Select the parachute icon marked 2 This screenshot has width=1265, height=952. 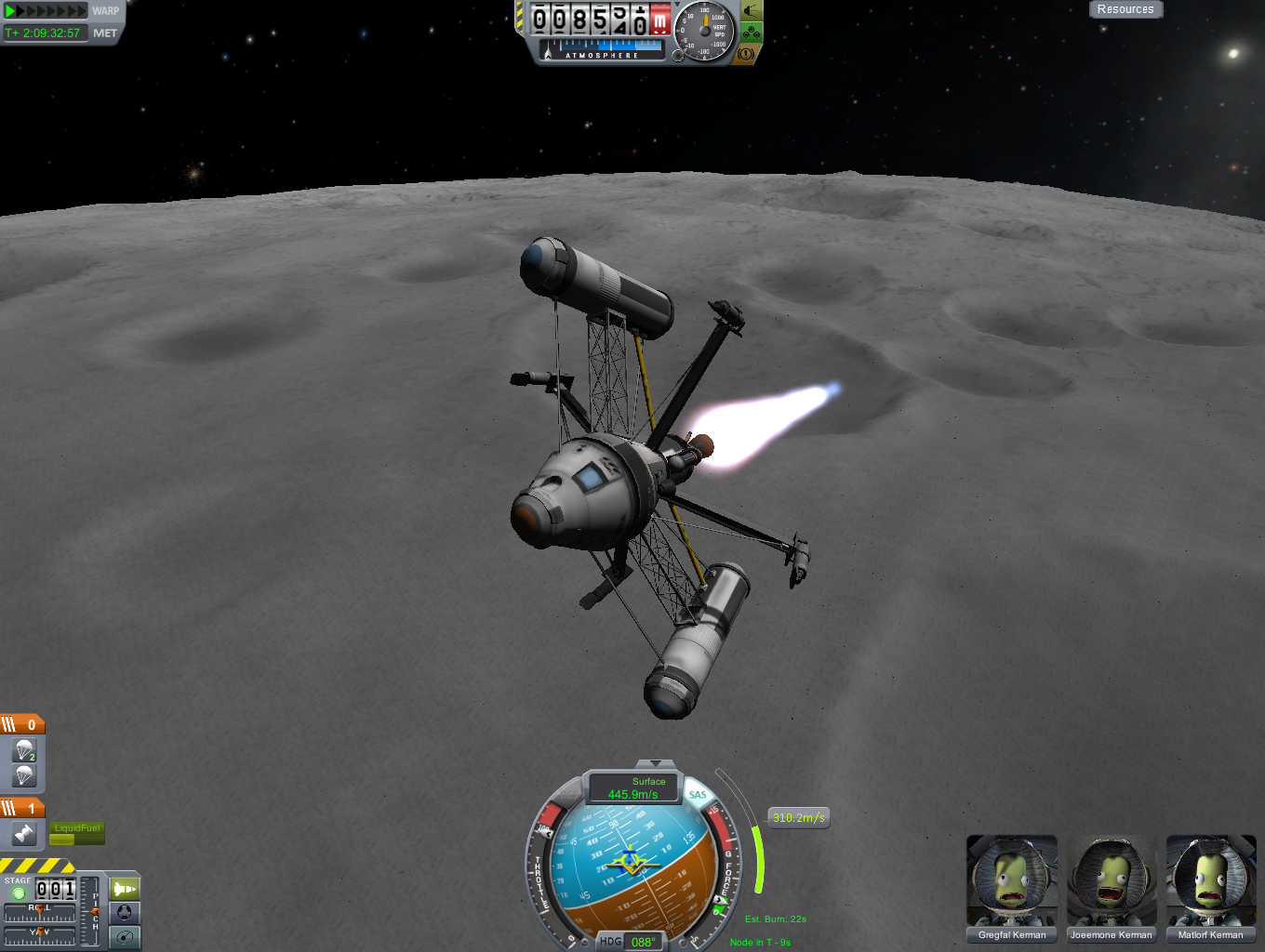(x=24, y=750)
